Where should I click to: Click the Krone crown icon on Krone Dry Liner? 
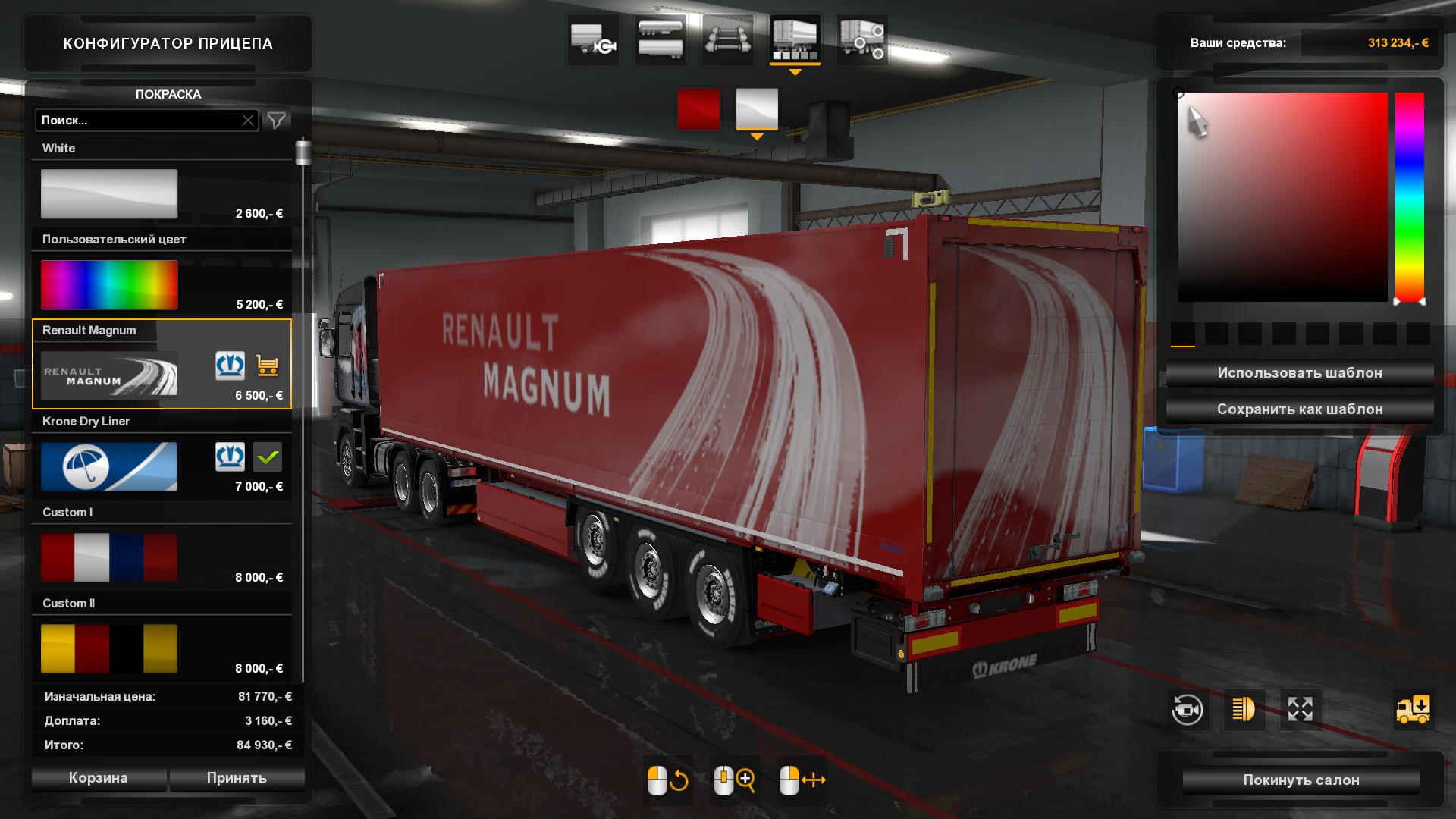tap(231, 457)
